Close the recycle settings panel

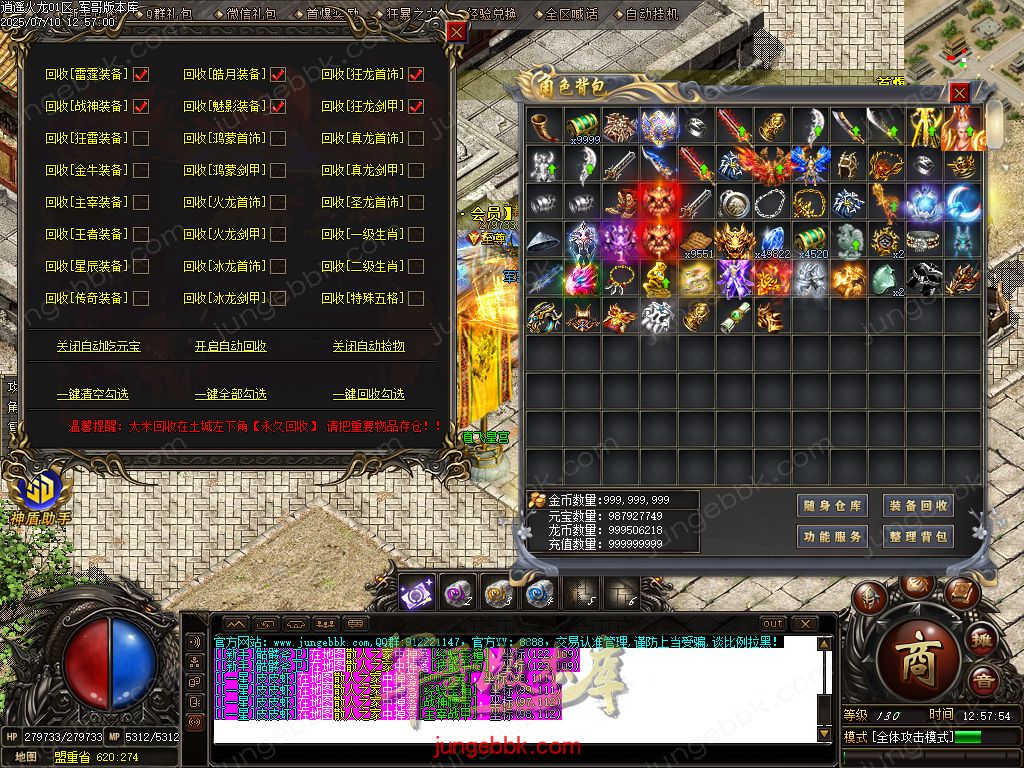[456, 31]
